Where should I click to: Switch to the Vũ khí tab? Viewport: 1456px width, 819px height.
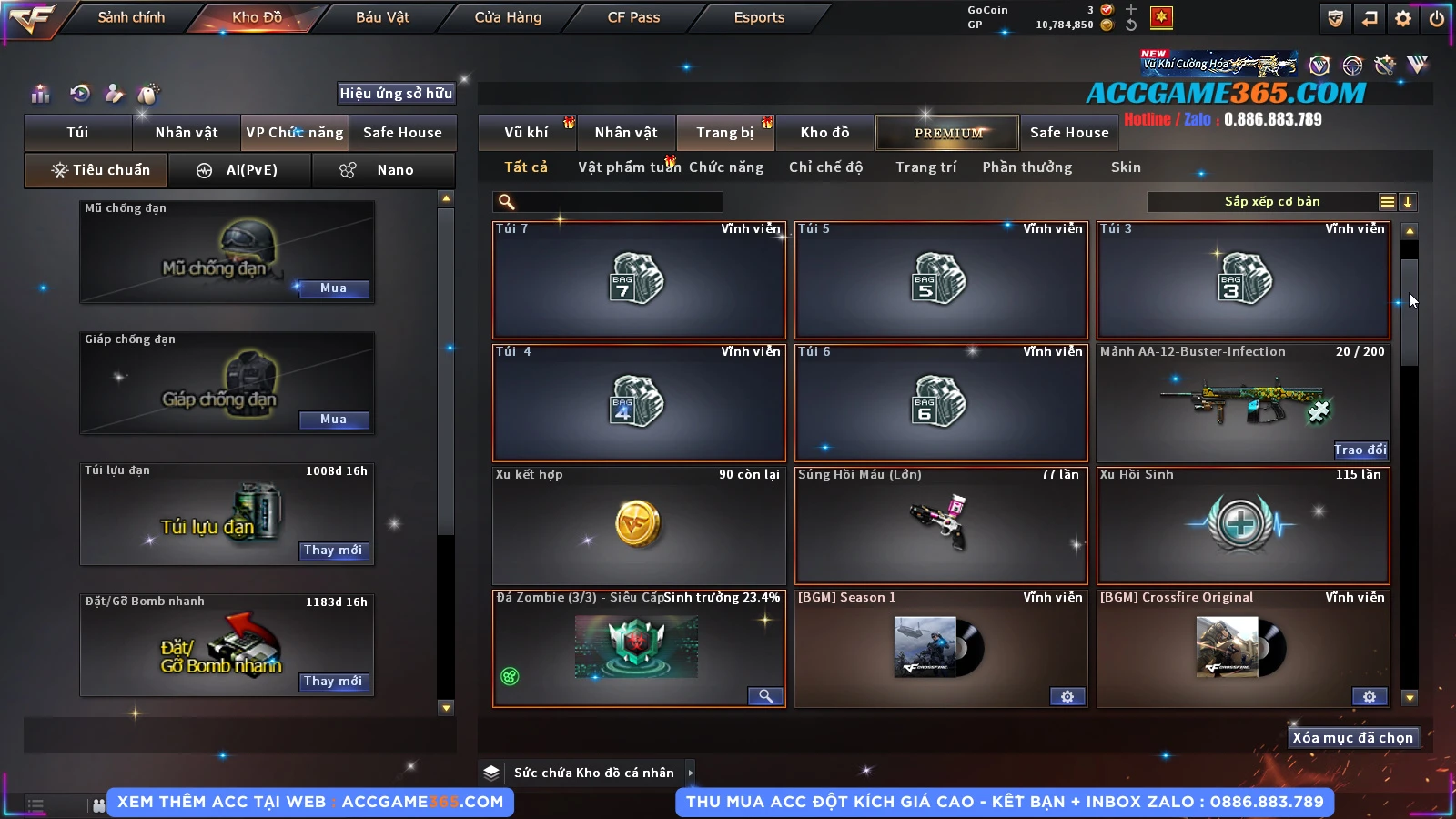pos(526,133)
